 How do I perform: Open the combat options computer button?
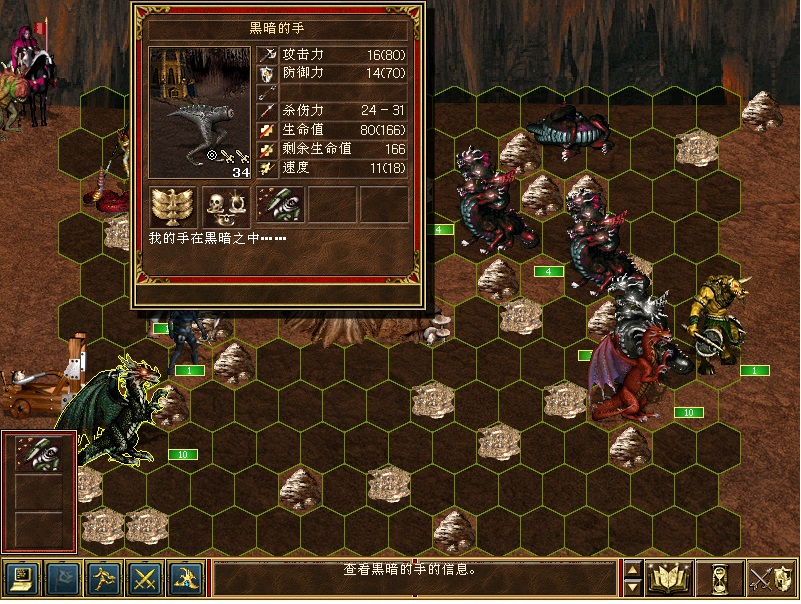20,577
